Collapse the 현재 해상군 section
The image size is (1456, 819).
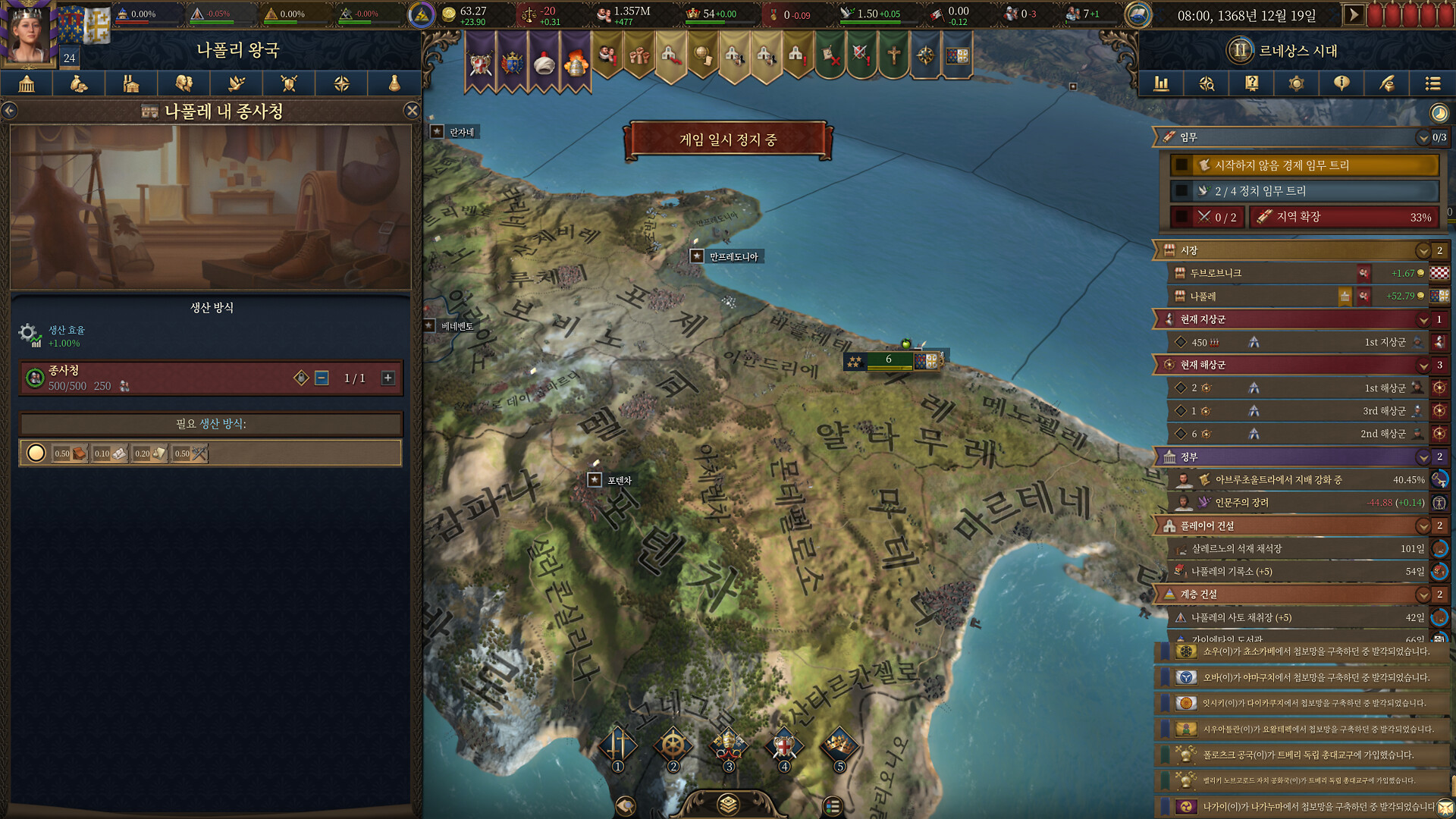click(x=1423, y=365)
